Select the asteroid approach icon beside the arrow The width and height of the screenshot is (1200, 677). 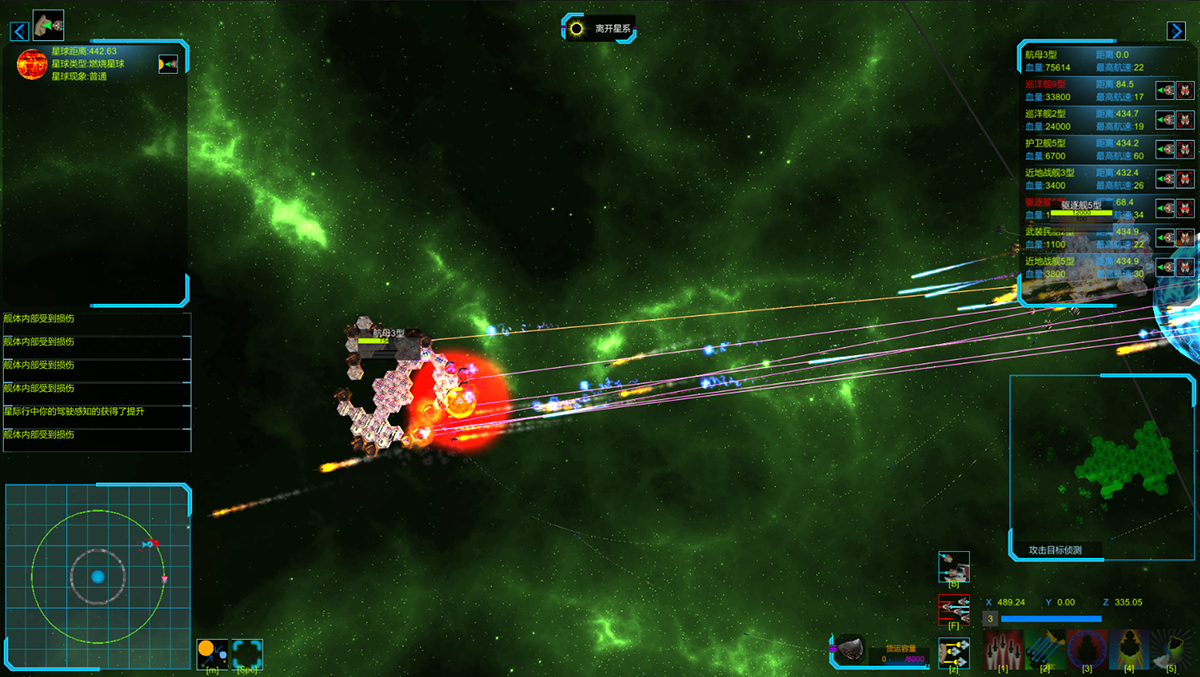pyautogui.click(x=48, y=25)
